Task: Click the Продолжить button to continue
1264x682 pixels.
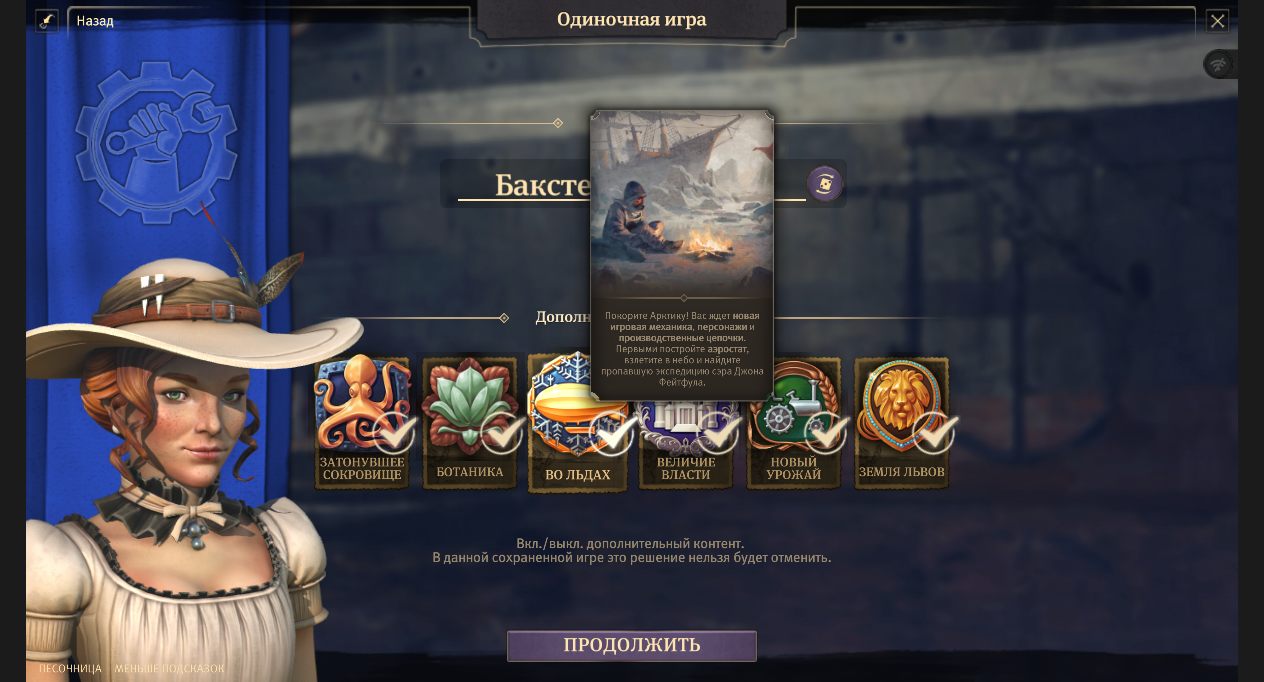Action: pyautogui.click(x=631, y=646)
